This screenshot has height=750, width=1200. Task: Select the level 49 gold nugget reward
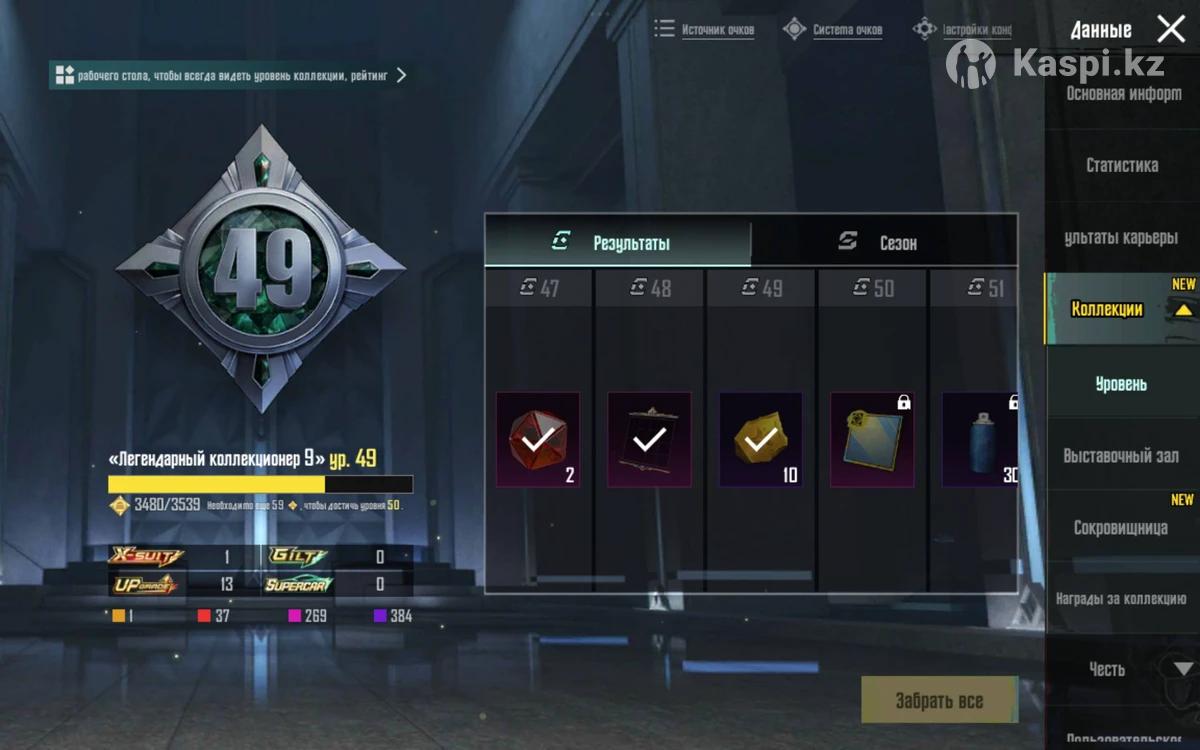coord(761,439)
